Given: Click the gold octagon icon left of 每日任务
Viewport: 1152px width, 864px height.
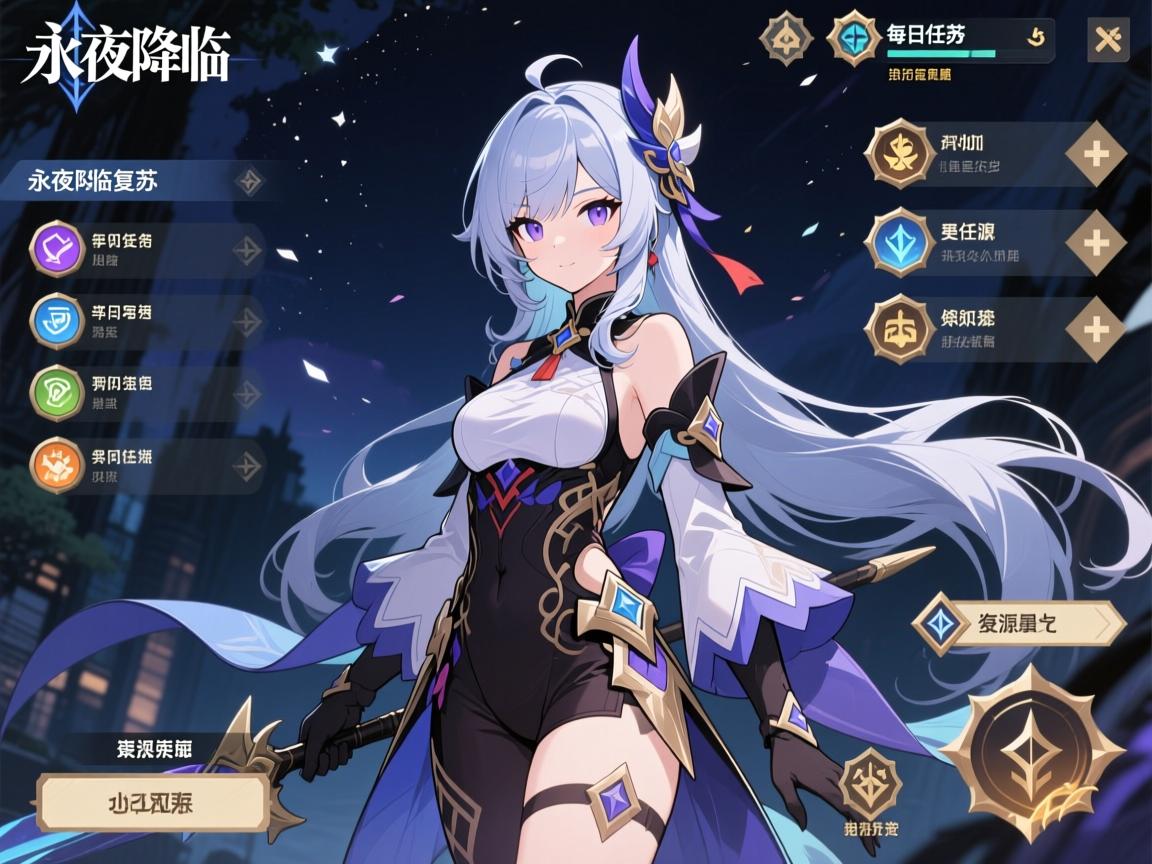Looking at the screenshot, I should point(786,39).
